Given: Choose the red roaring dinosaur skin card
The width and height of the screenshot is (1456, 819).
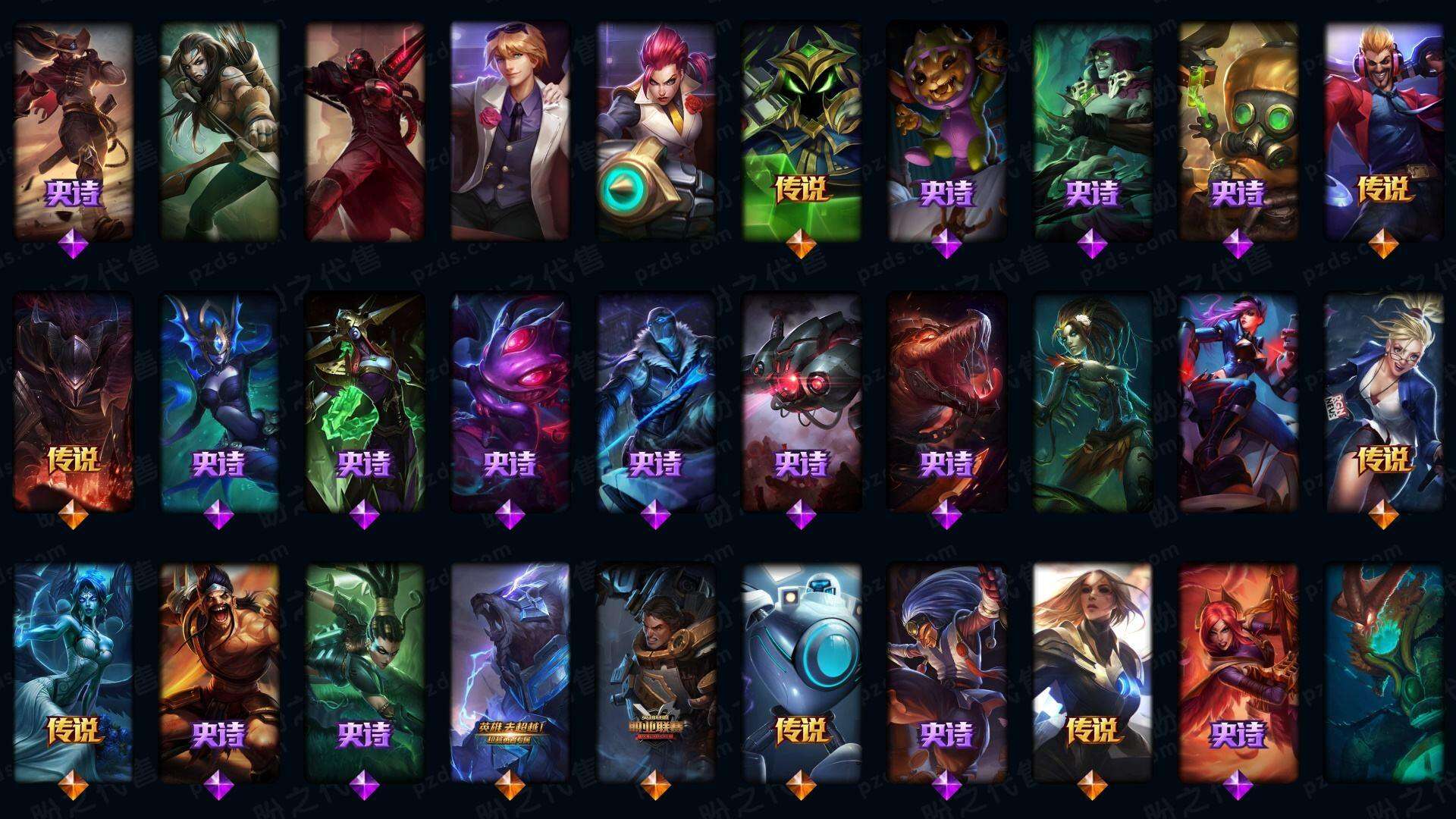Looking at the screenshot, I should click(946, 402).
